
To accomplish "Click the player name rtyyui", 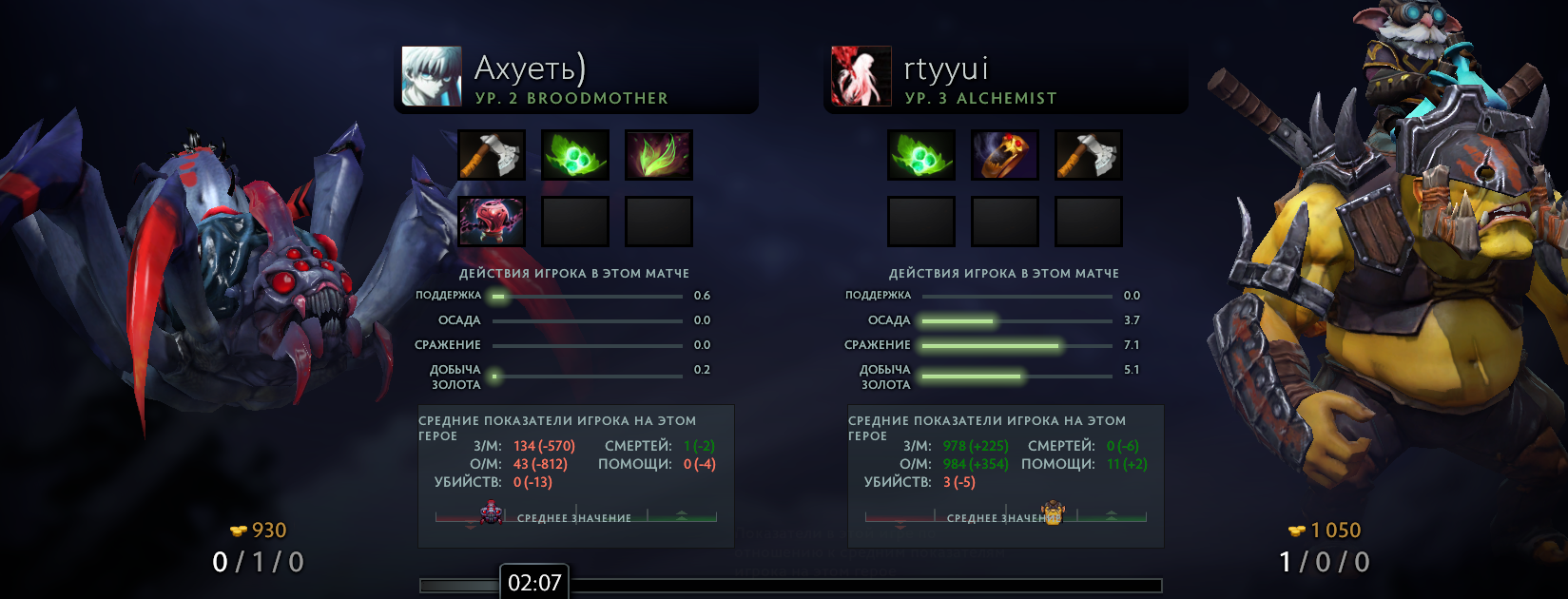I will (x=946, y=68).
